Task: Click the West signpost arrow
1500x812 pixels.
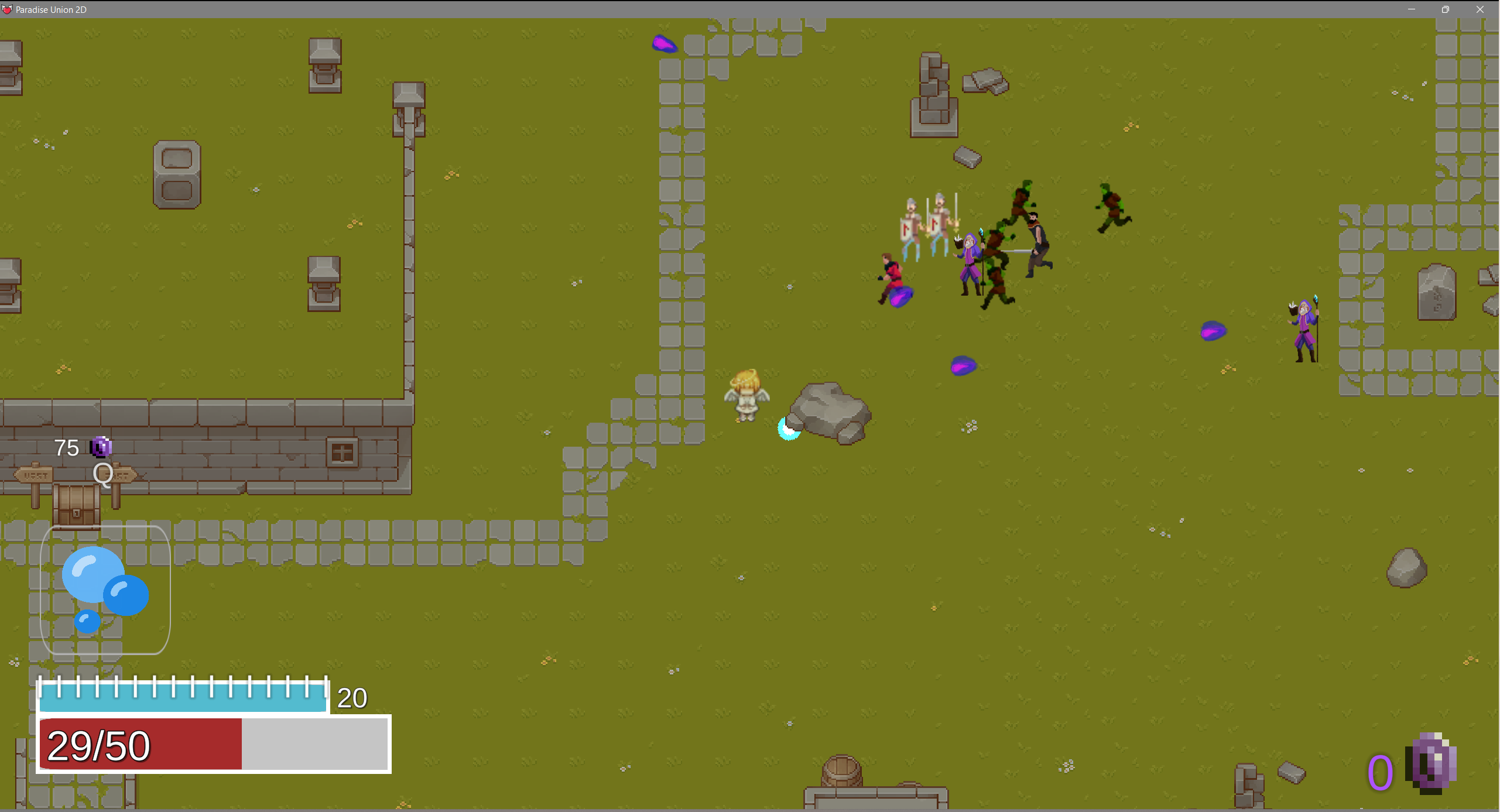Action: pyautogui.click(x=34, y=475)
